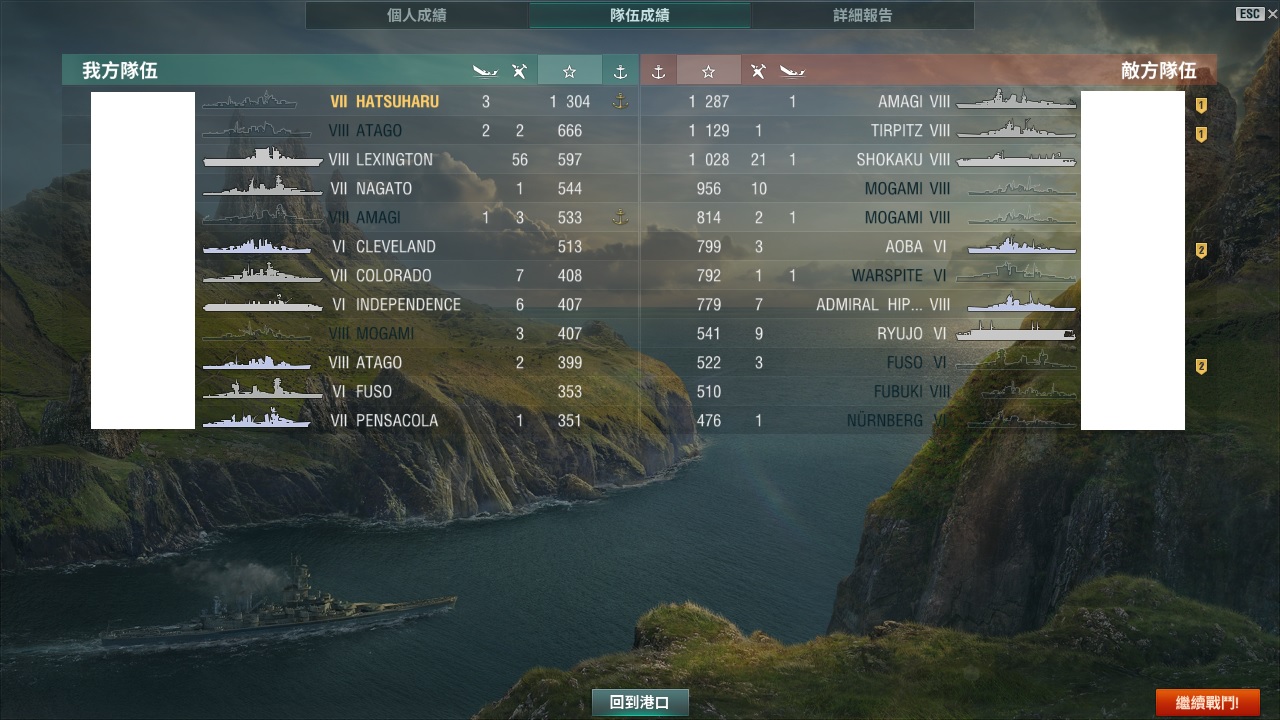Image resolution: width=1280 pixels, height=720 pixels.
Task: Select the INDEPENDENCE row in own team
Action: [408, 305]
